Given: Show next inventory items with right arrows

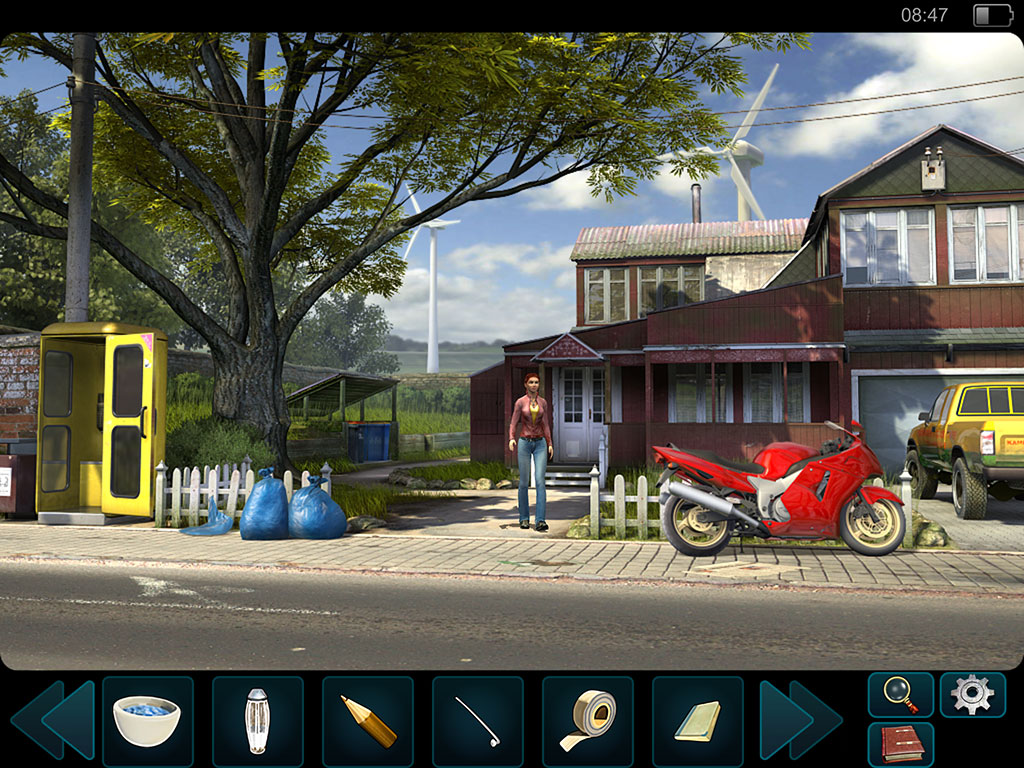Looking at the screenshot, I should [x=800, y=720].
